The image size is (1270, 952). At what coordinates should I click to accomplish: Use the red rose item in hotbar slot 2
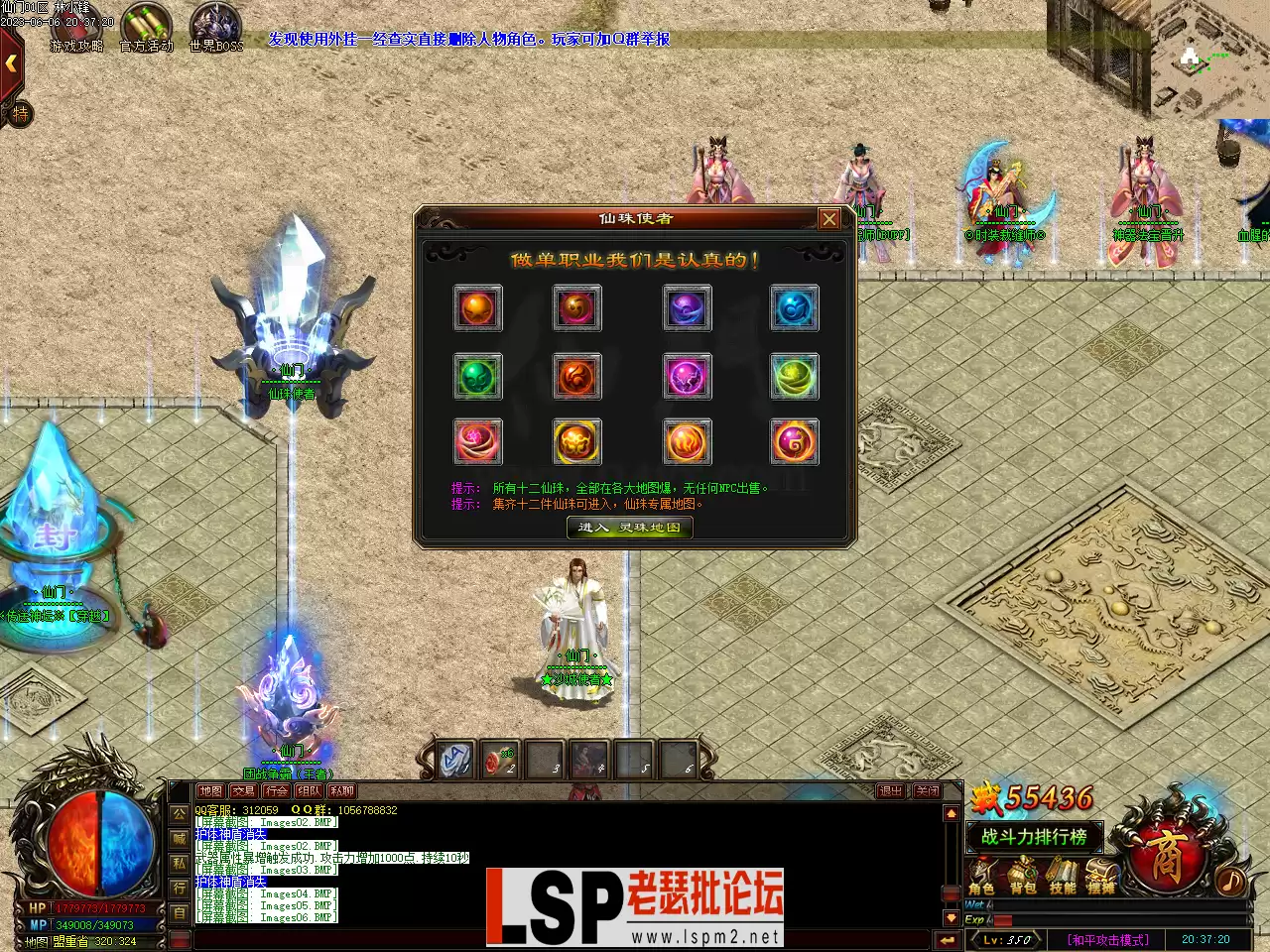coord(499,761)
